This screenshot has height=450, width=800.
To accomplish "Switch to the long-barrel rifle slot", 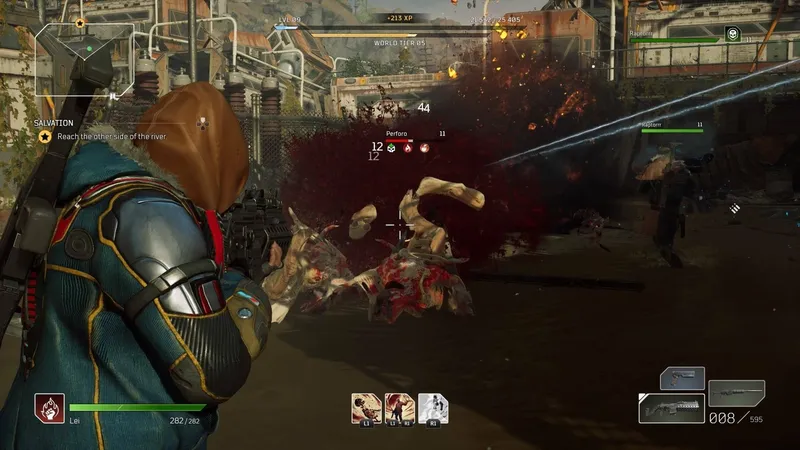I will point(736,392).
